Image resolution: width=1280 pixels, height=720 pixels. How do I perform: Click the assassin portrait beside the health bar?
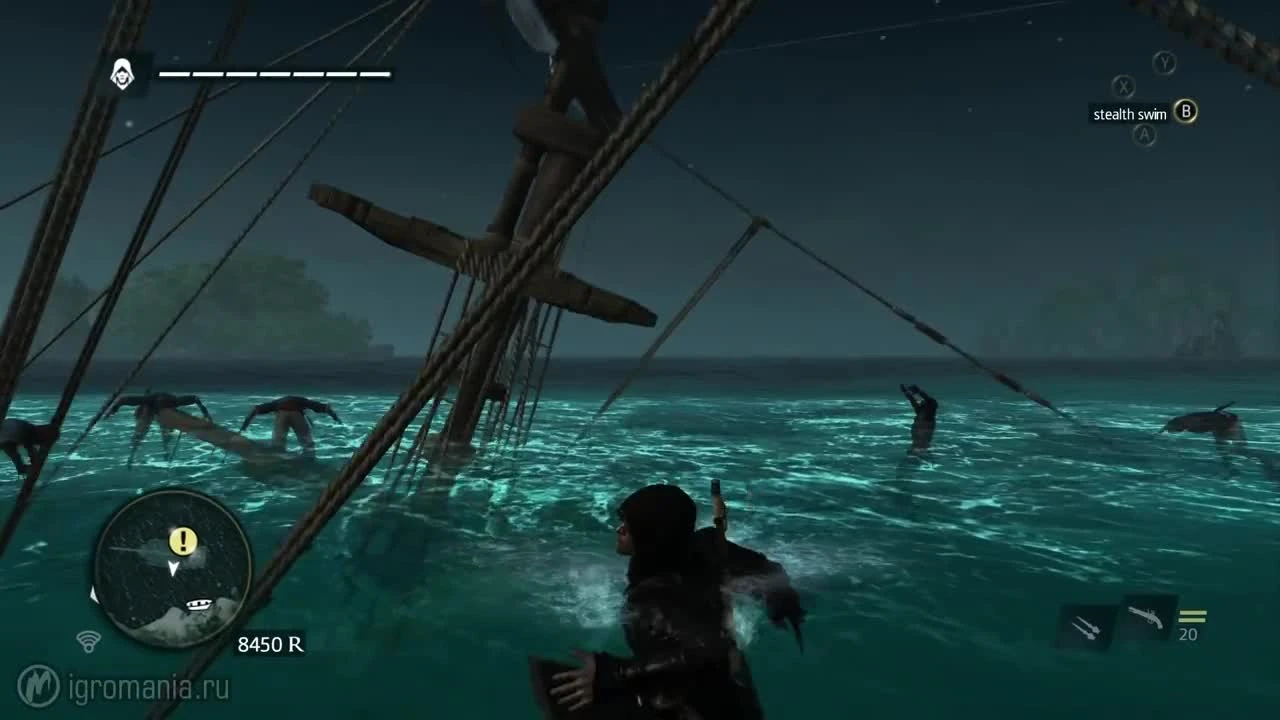pyautogui.click(x=124, y=74)
